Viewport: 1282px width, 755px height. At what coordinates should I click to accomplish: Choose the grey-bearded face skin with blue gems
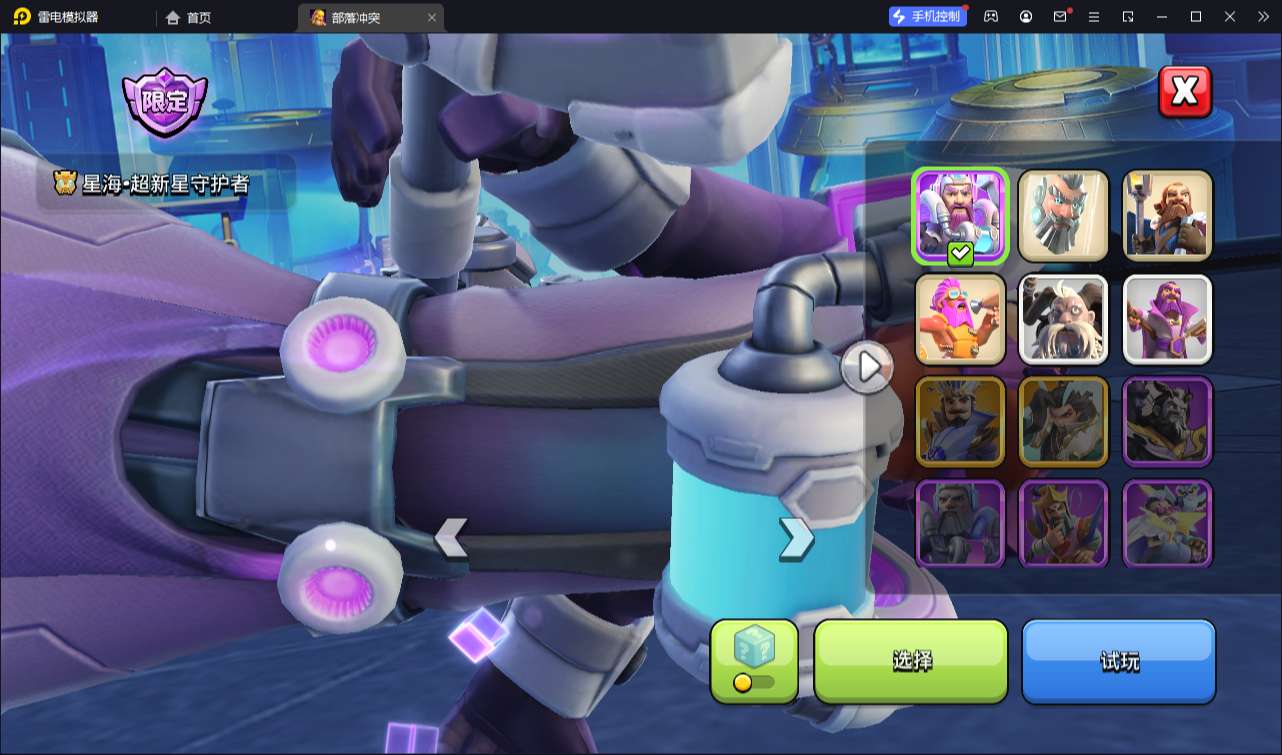coord(1064,215)
